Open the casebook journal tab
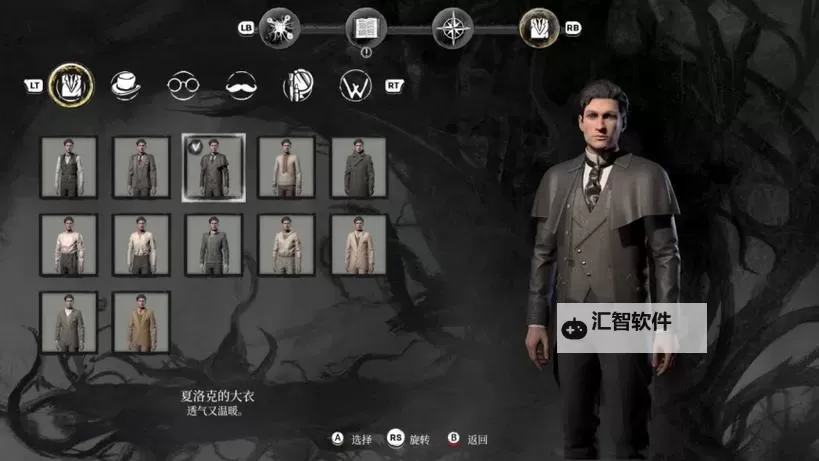Screen dimensions: 819x461 (x=366, y=28)
